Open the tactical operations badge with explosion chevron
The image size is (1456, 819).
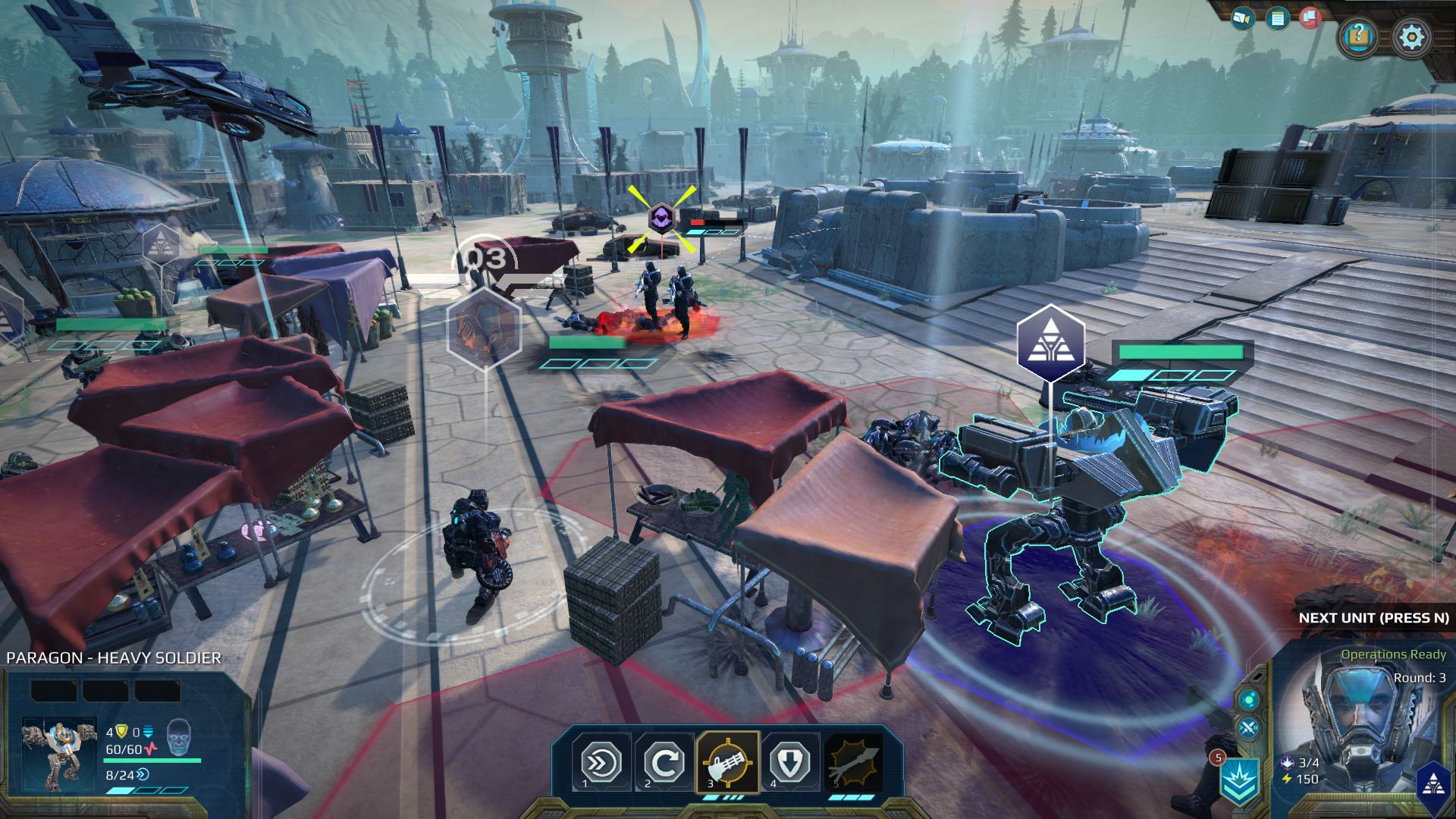click(x=1241, y=780)
